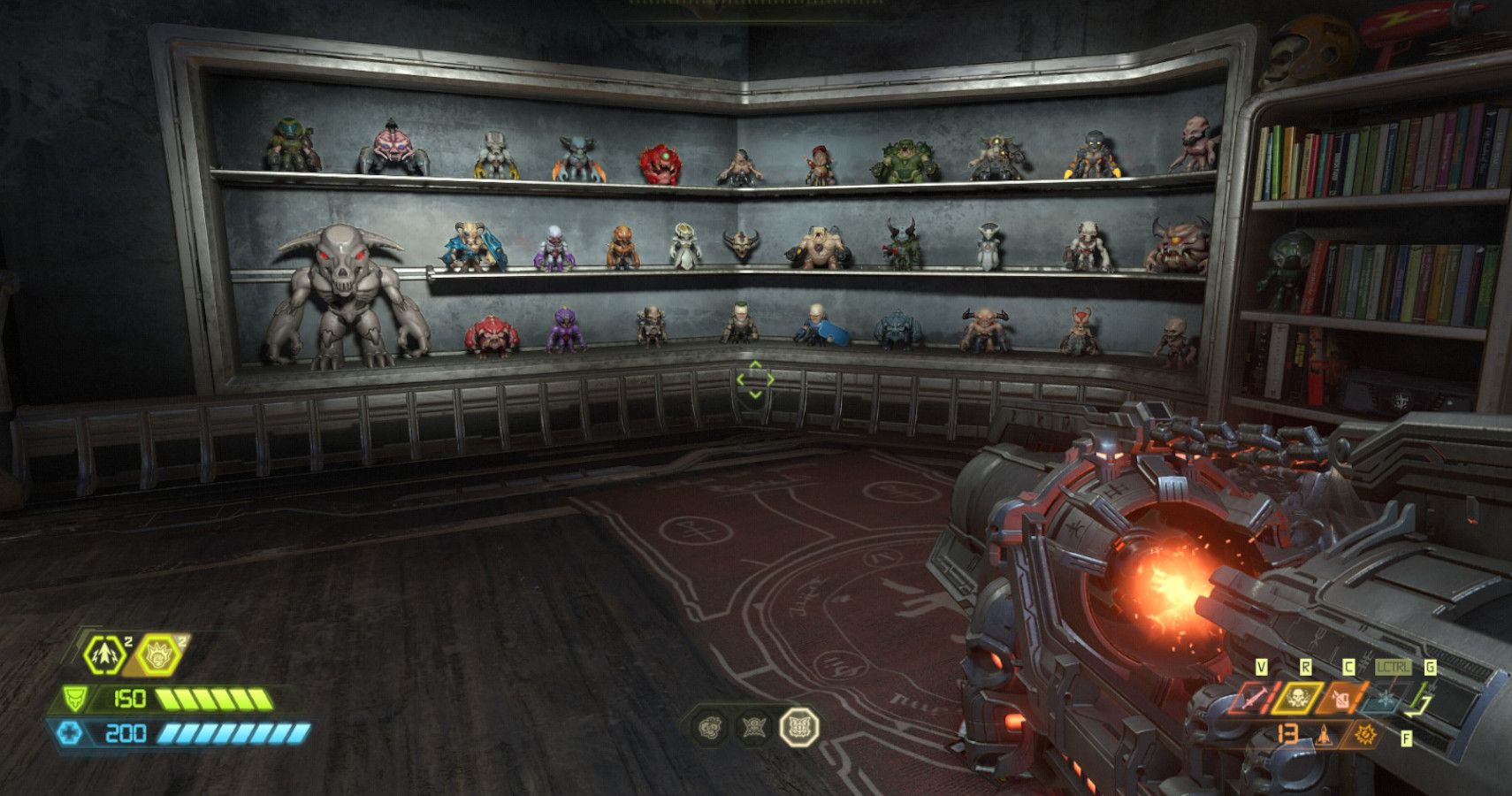1512x796 pixels.
Task: Select the dash charges arrow icon
Action: (x=104, y=656)
